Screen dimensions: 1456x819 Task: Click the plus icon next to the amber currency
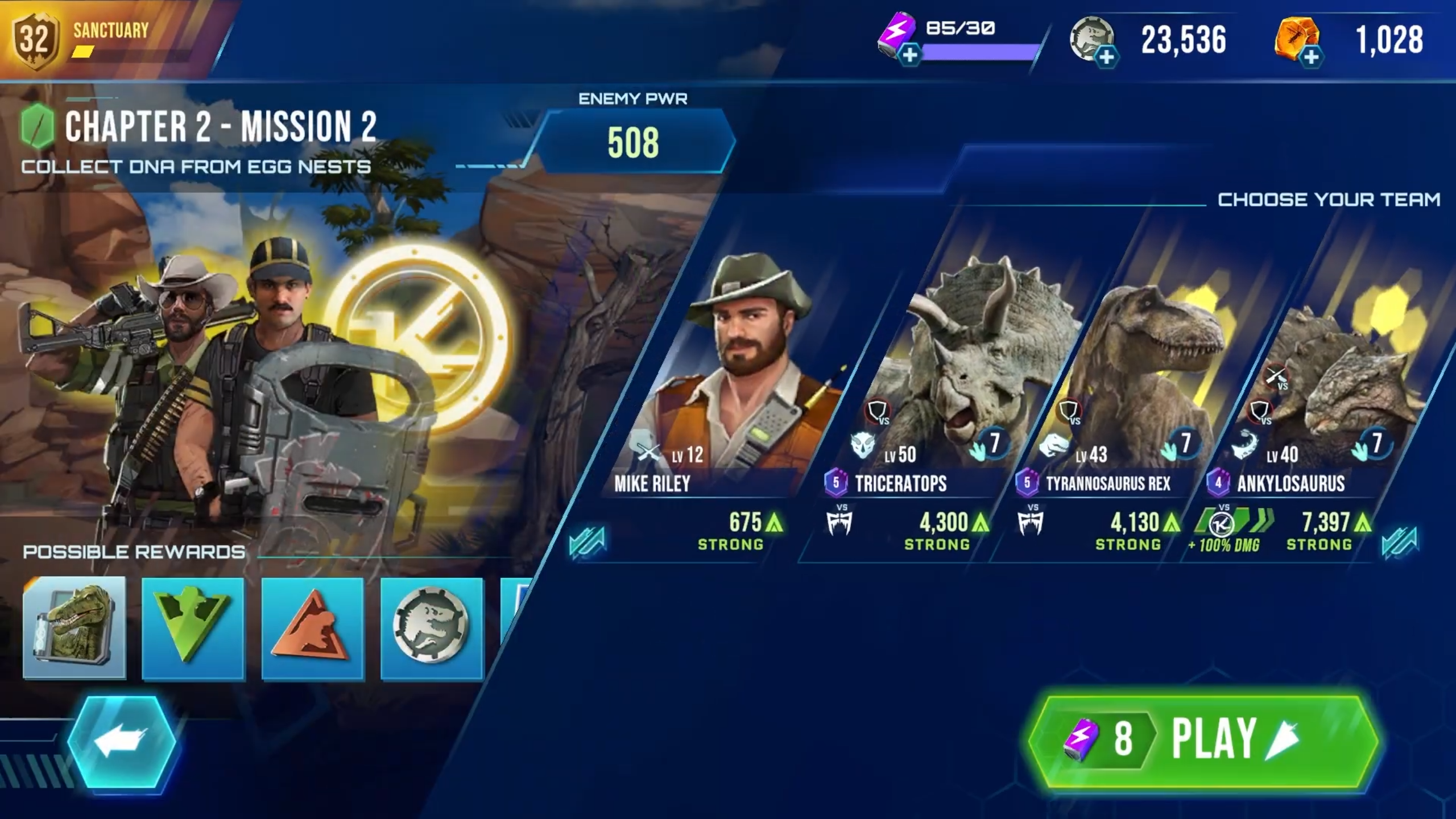pyautogui.click(x=1311, y=57)
